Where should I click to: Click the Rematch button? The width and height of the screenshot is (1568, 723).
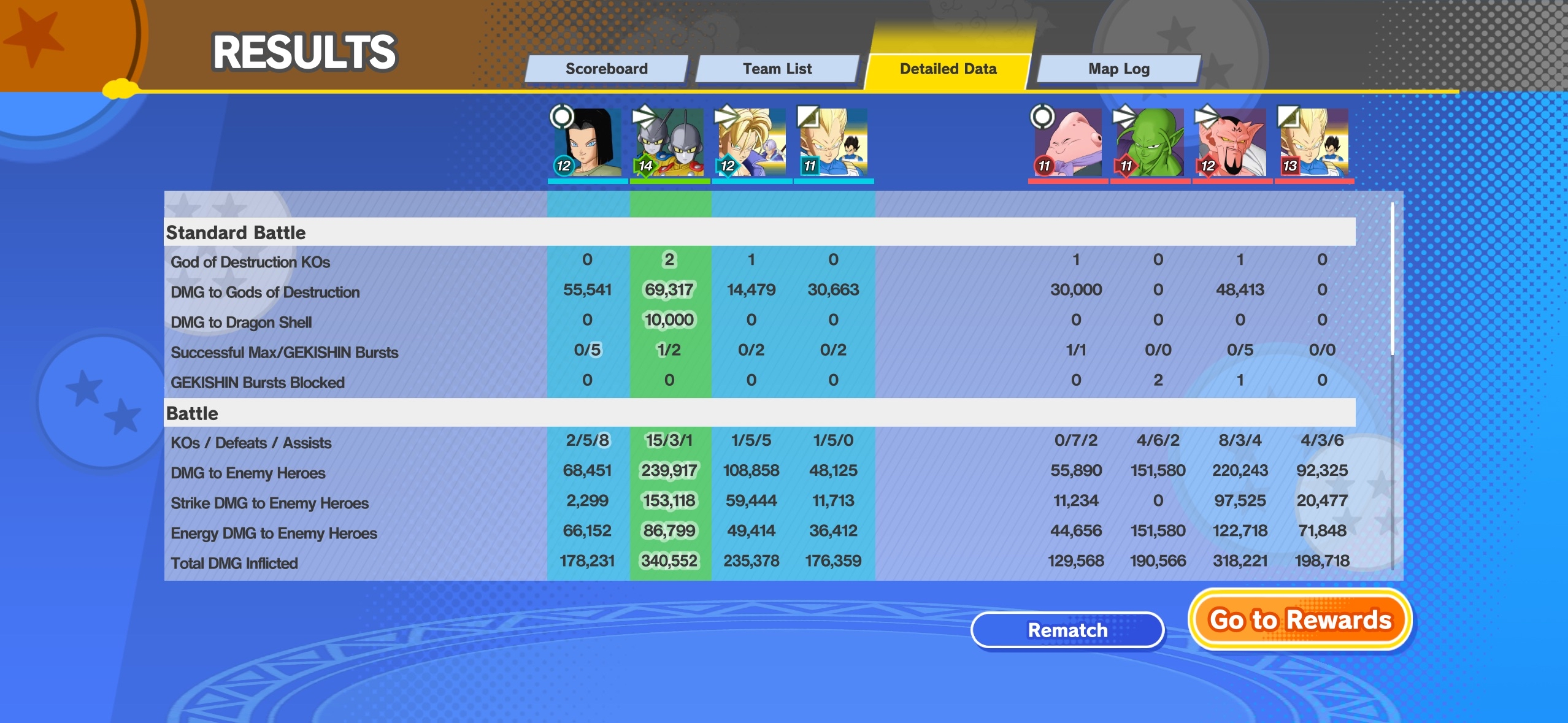pos(1067,630)
